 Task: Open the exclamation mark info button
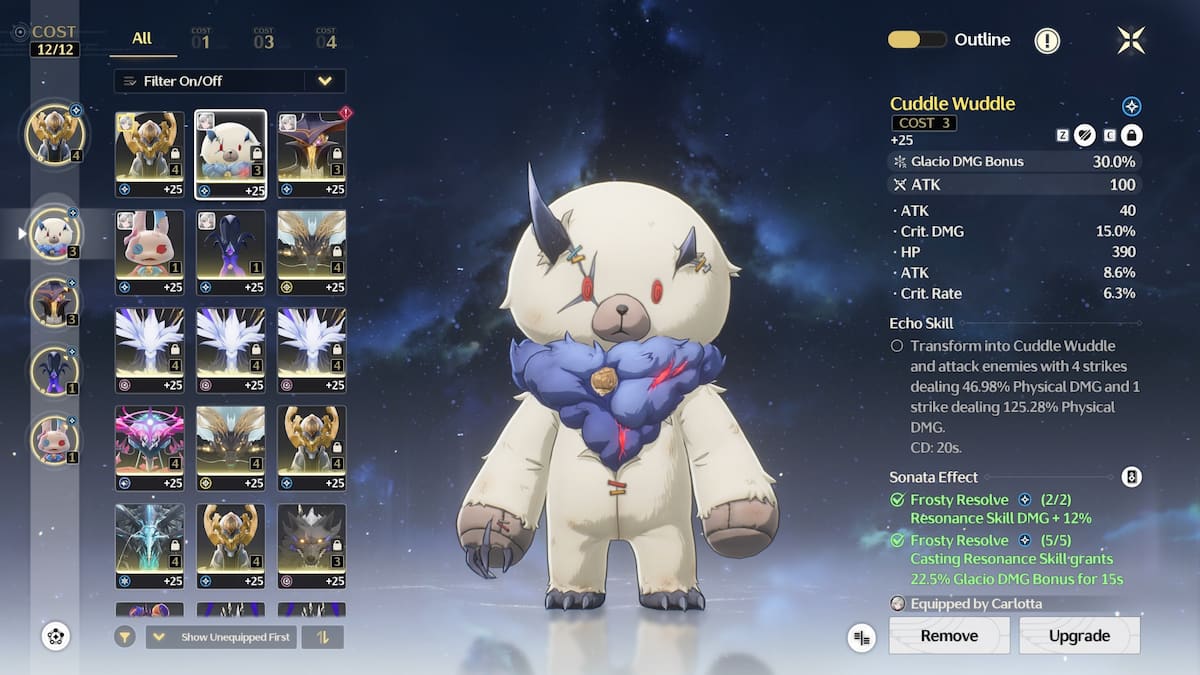tap(1047, 40)
